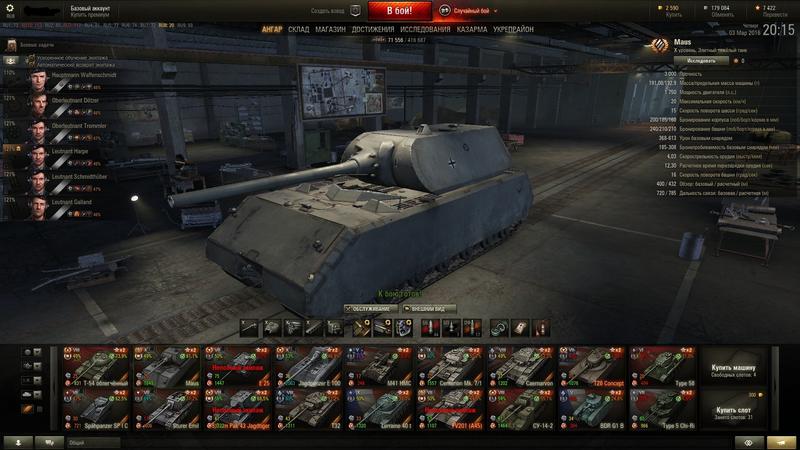The image size is (800, 450).
Task: Show the КАЗАРМА tab
Action: point(472,30)
